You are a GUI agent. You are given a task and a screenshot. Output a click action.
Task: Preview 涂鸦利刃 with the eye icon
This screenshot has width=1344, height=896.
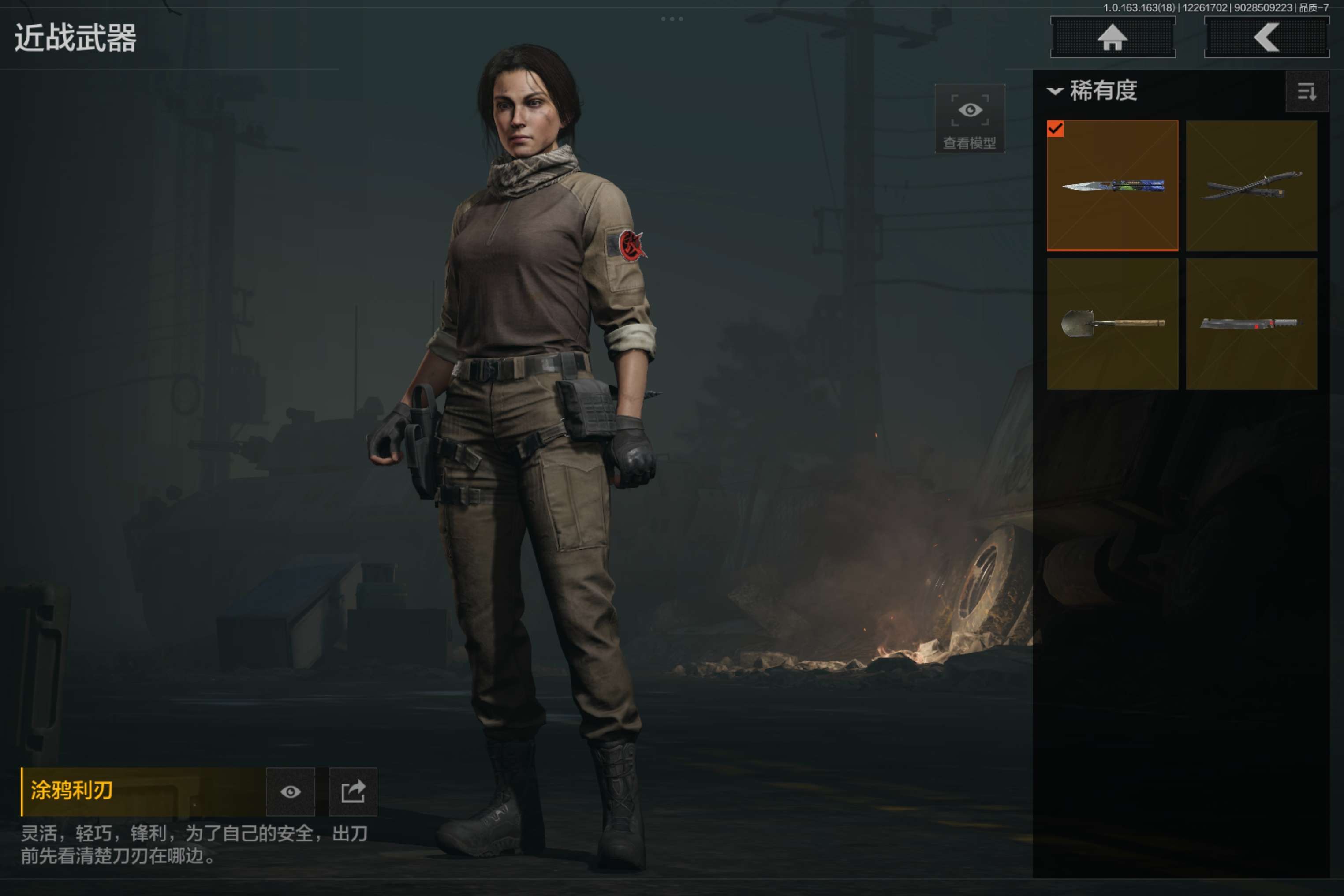[290, 791]
